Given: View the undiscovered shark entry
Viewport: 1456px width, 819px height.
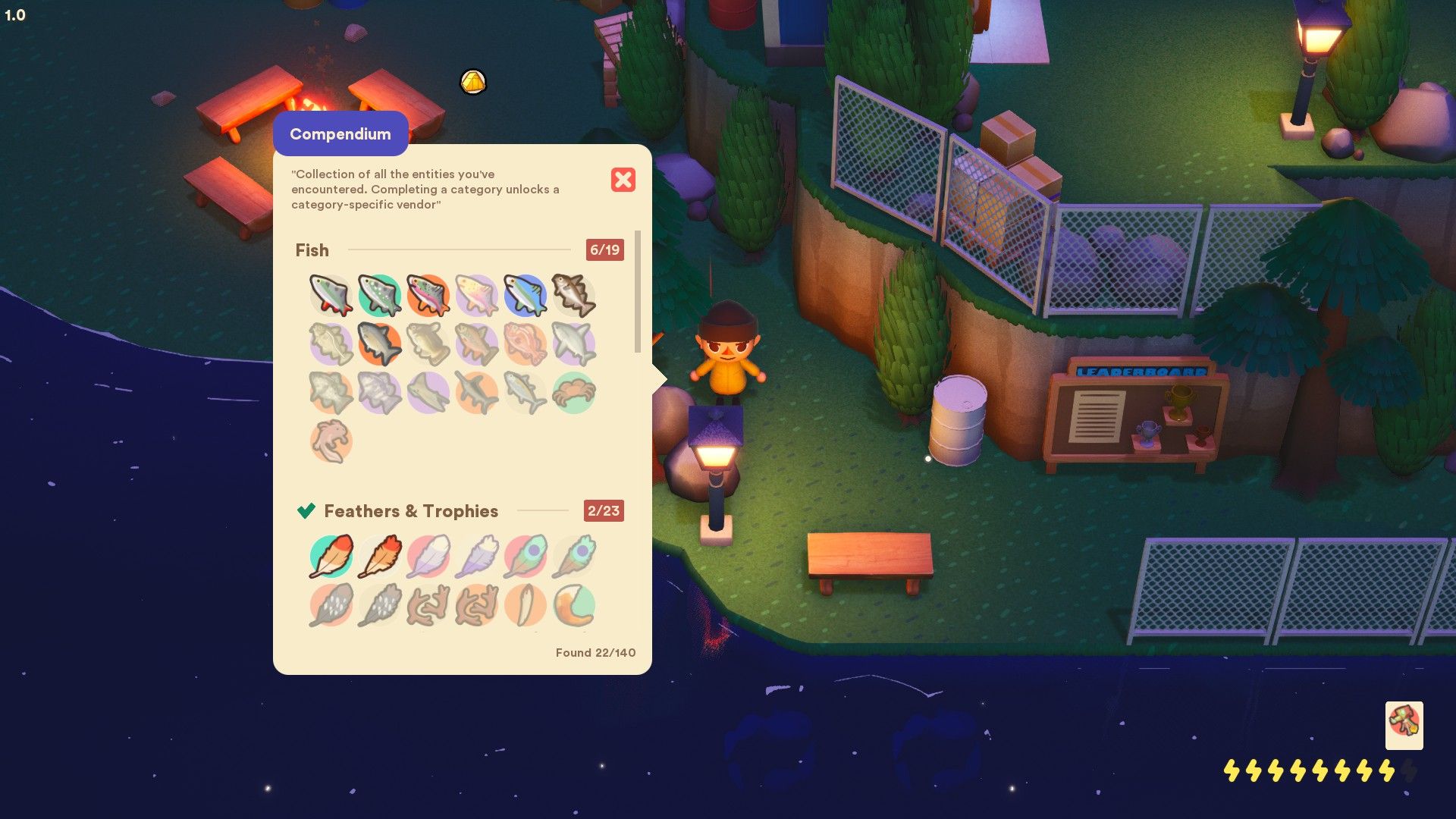Looking at the screenshot, I should pos(574,344).
